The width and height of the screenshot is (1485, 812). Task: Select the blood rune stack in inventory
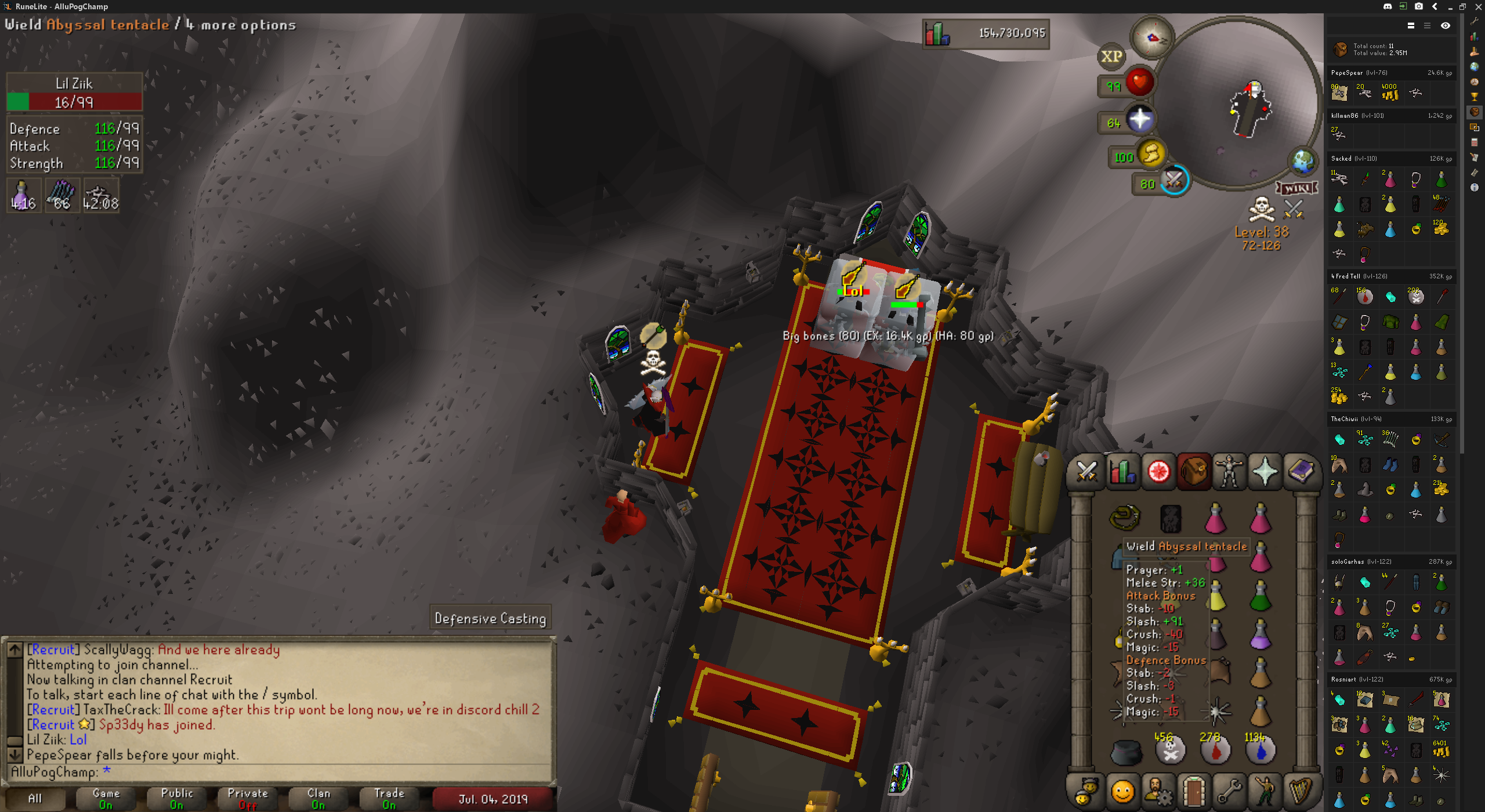(1215, 749)
